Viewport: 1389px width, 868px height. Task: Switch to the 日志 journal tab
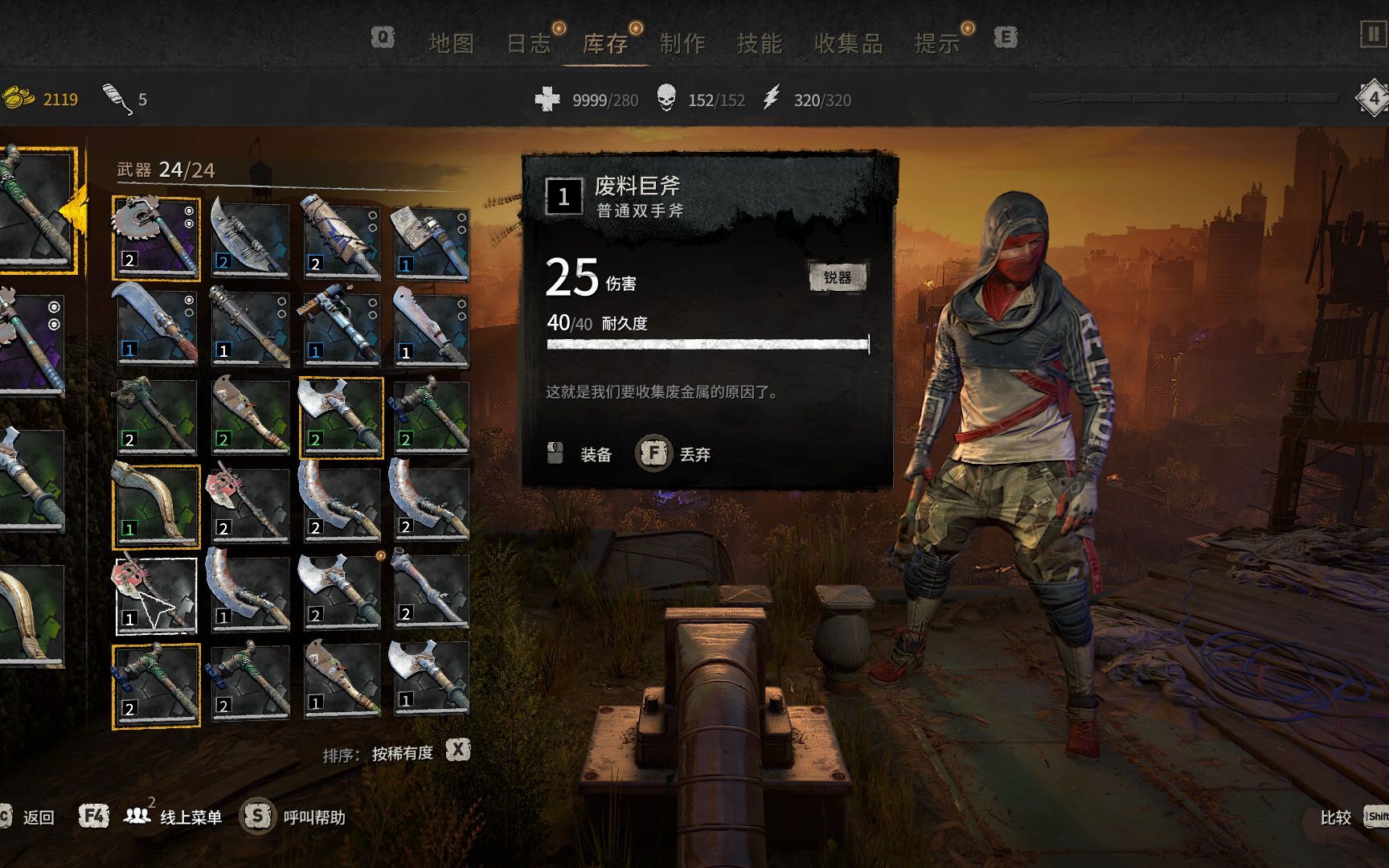point(528,43)
